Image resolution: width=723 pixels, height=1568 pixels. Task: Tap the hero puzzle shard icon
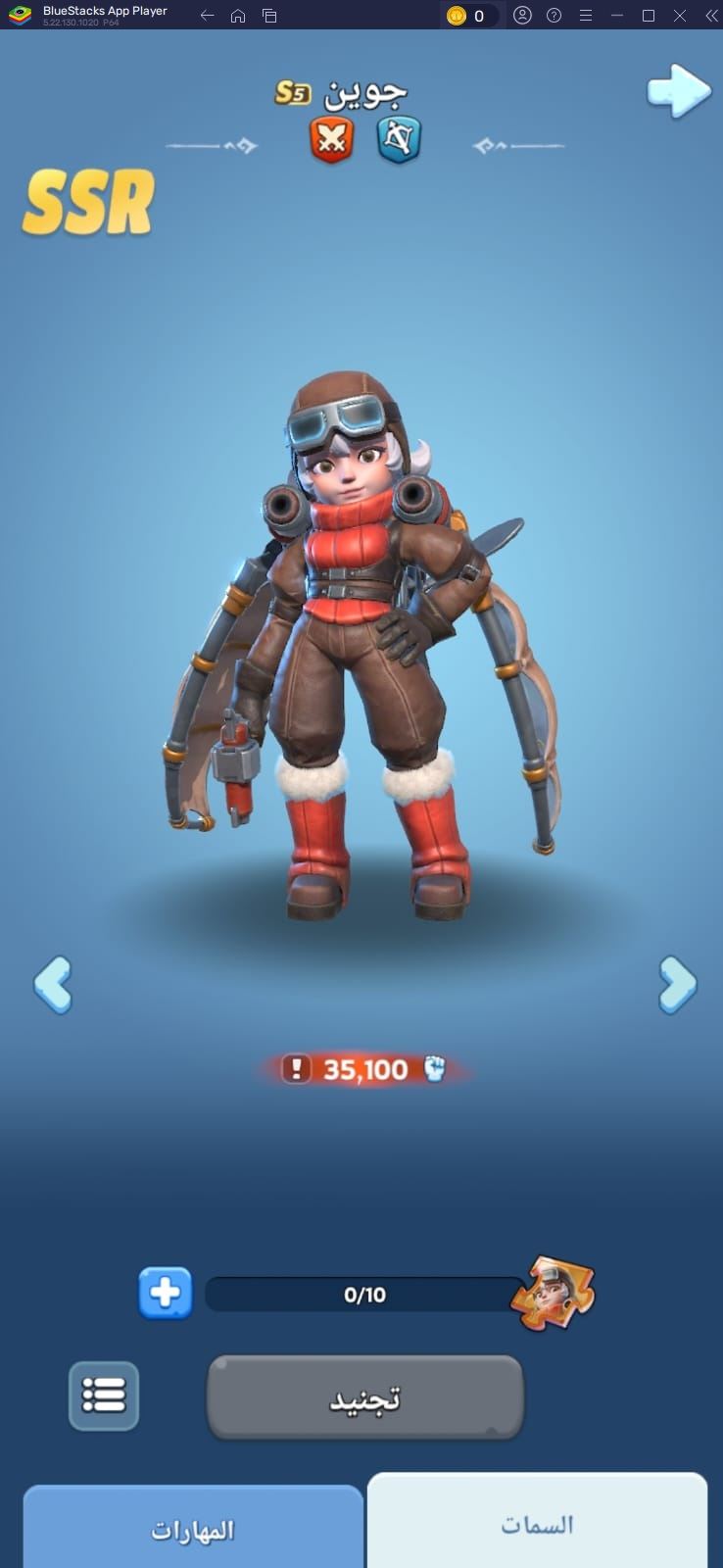(x=554, y=1293)
